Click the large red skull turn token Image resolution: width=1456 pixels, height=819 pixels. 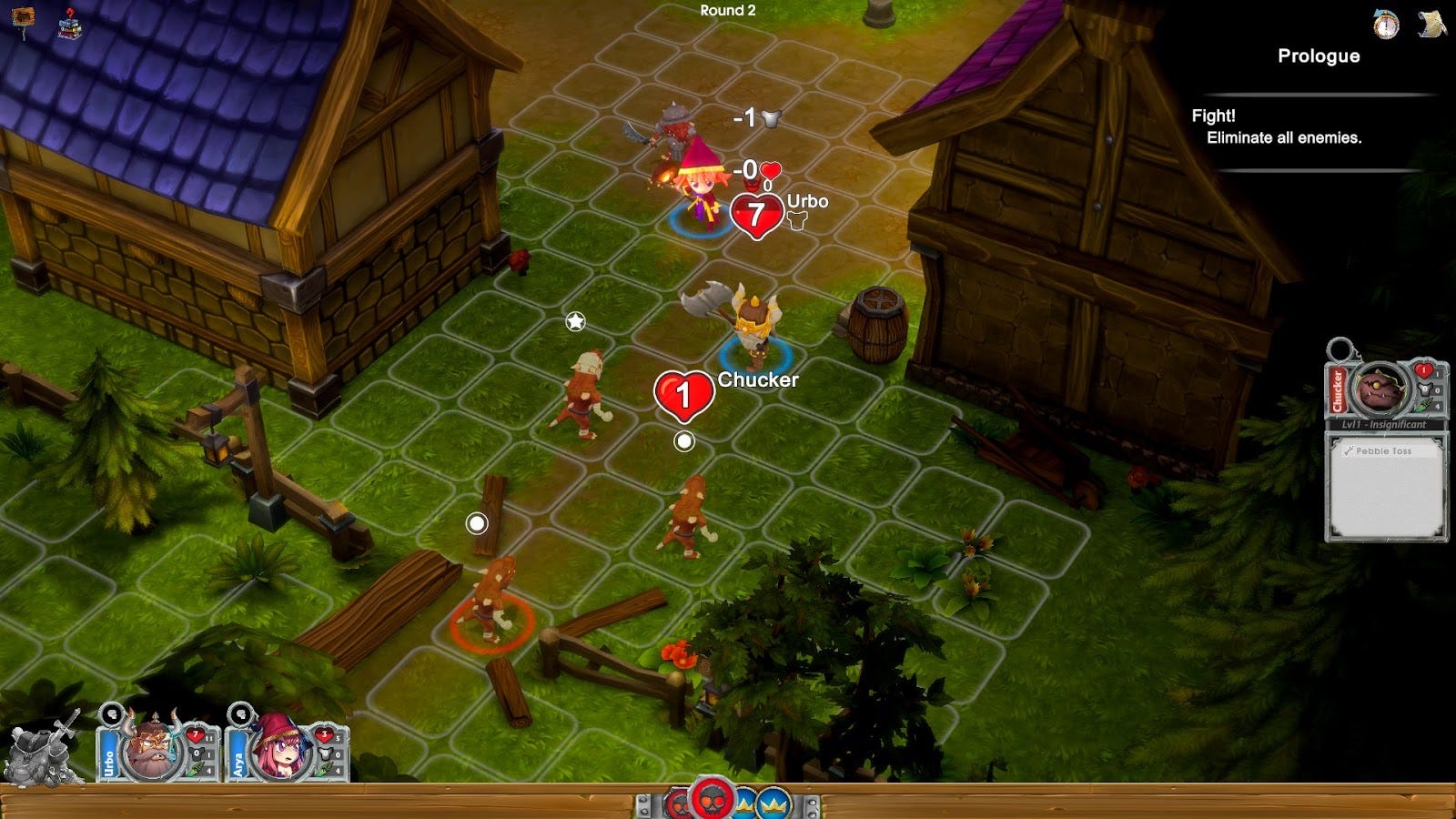tap(712, 800)
